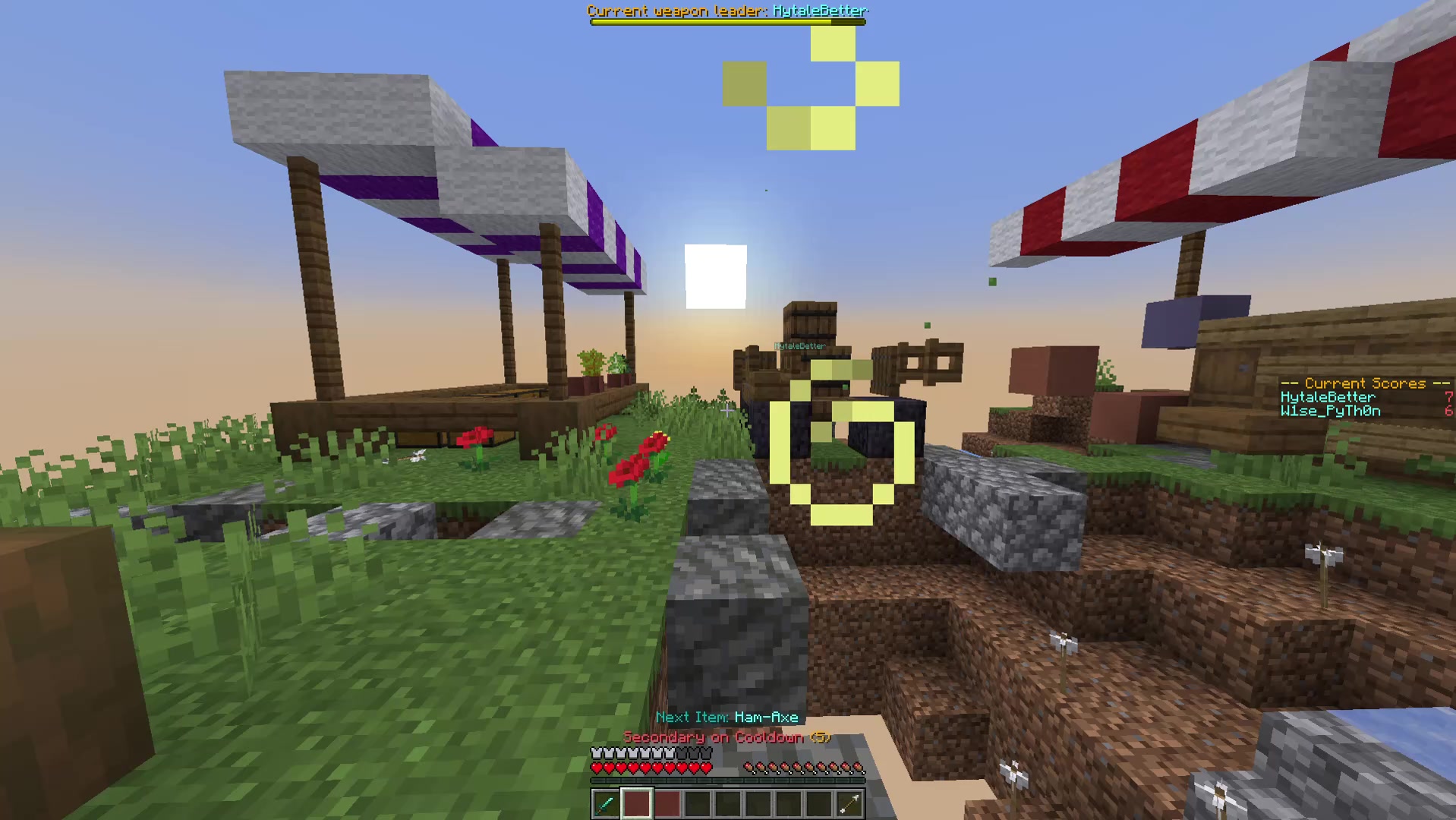Viewport: 1456px width, 820px height.
Task: Click the Secondary on Cooldown warning text
Action: (x=726, y=736)
